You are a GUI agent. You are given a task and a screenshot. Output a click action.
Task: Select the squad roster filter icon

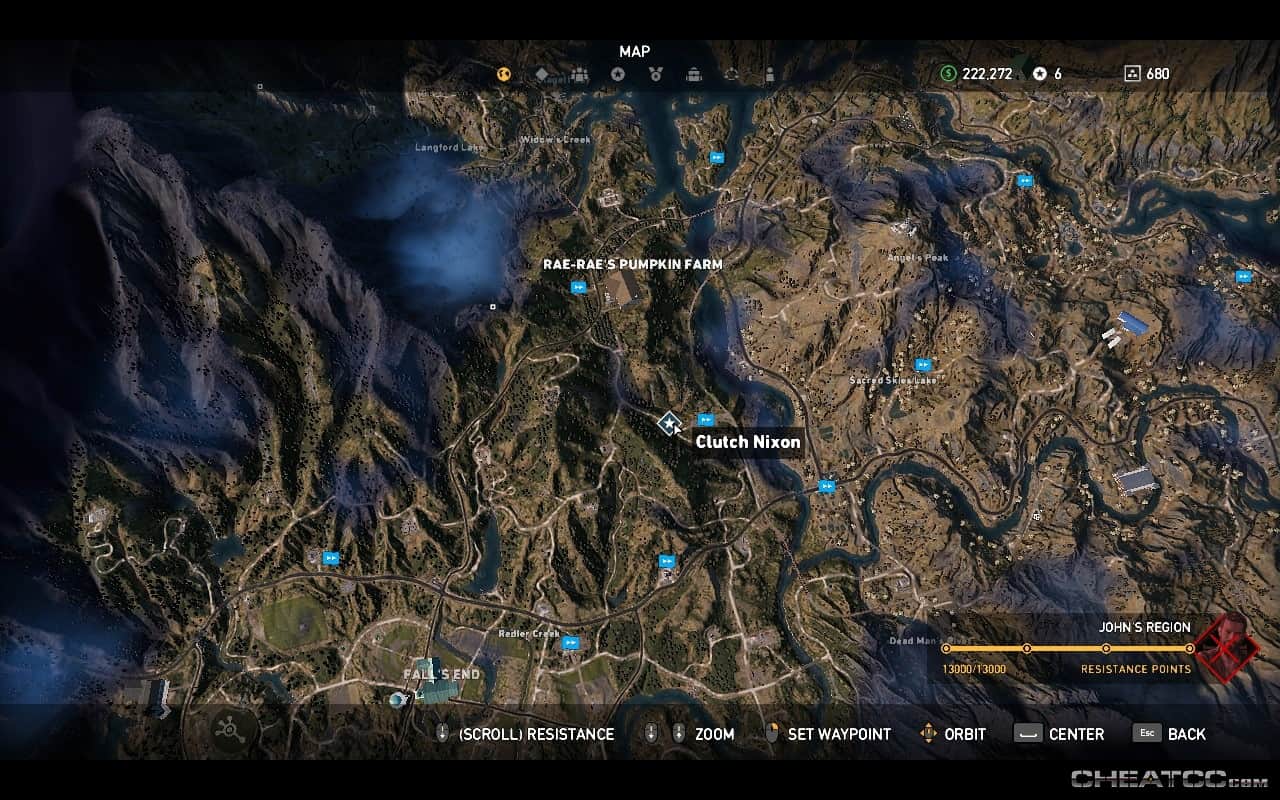point(580,74)
